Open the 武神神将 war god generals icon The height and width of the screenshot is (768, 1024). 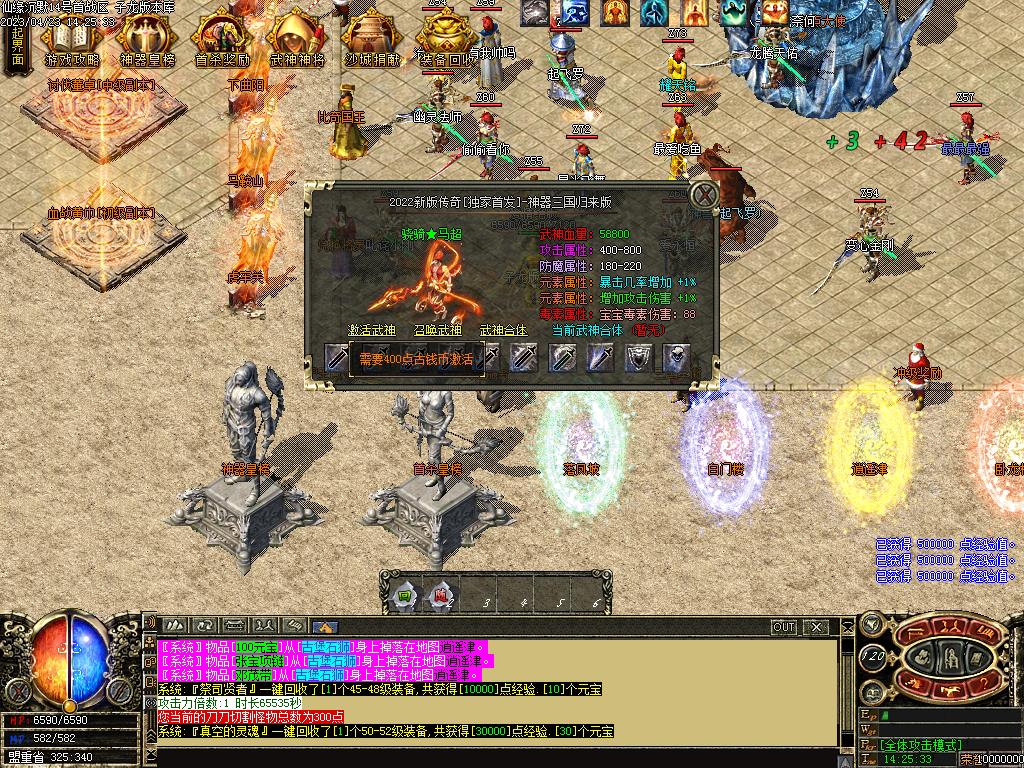297,40
